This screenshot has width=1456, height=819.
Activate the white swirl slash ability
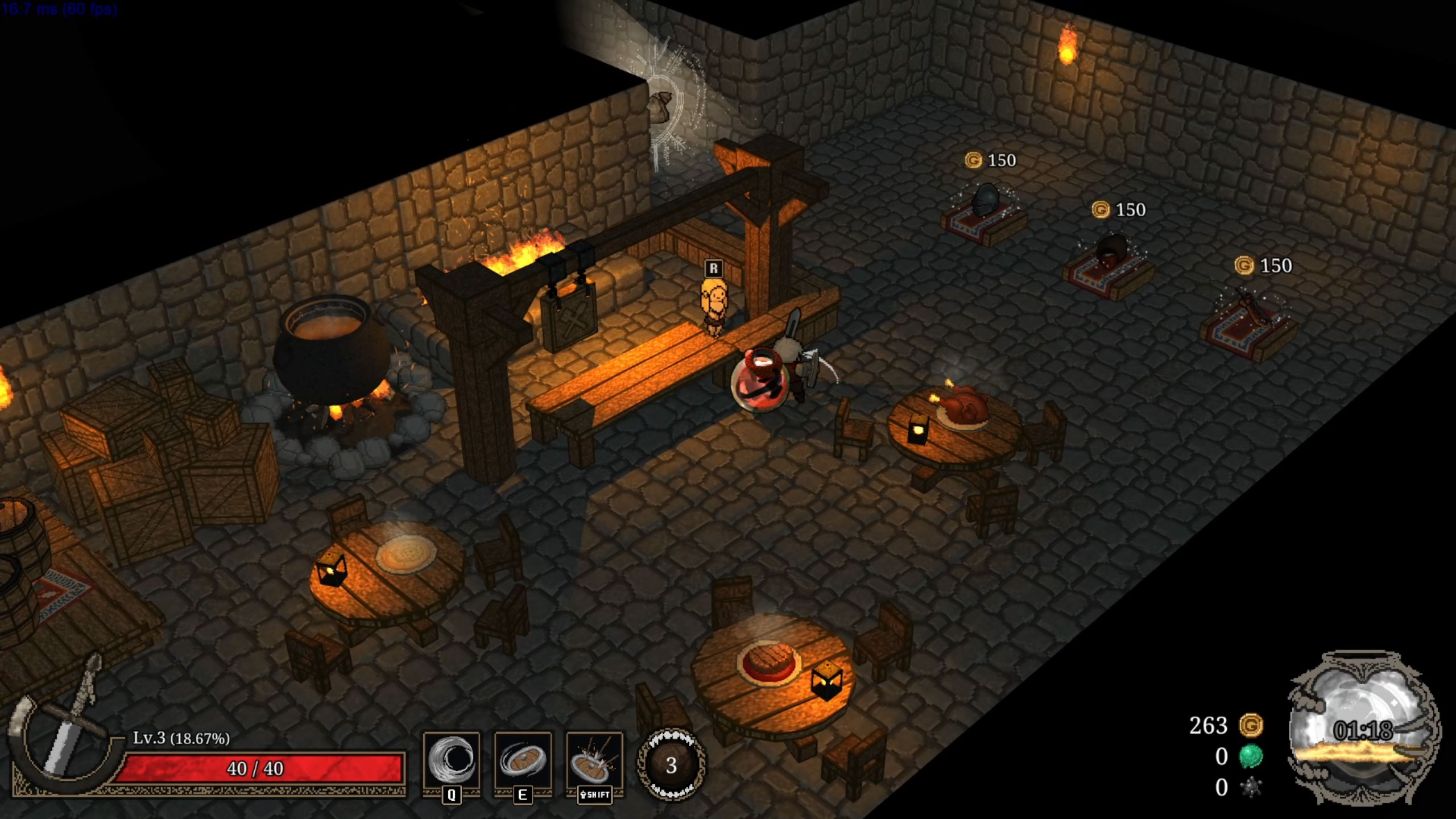451,760
